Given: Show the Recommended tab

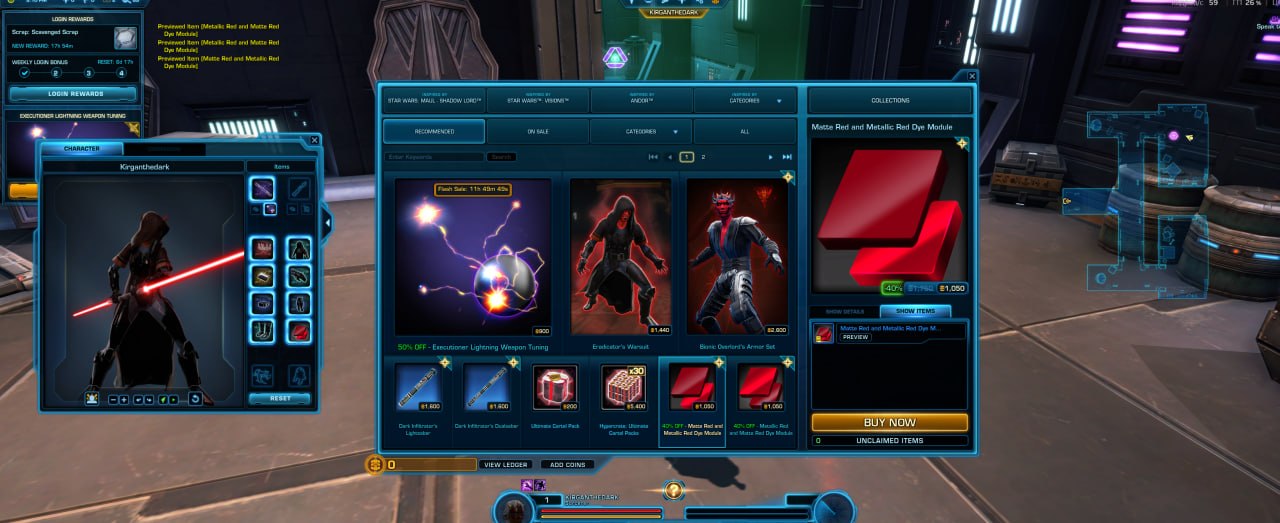Looking at the screenshot, I should (x=434, y=131).
